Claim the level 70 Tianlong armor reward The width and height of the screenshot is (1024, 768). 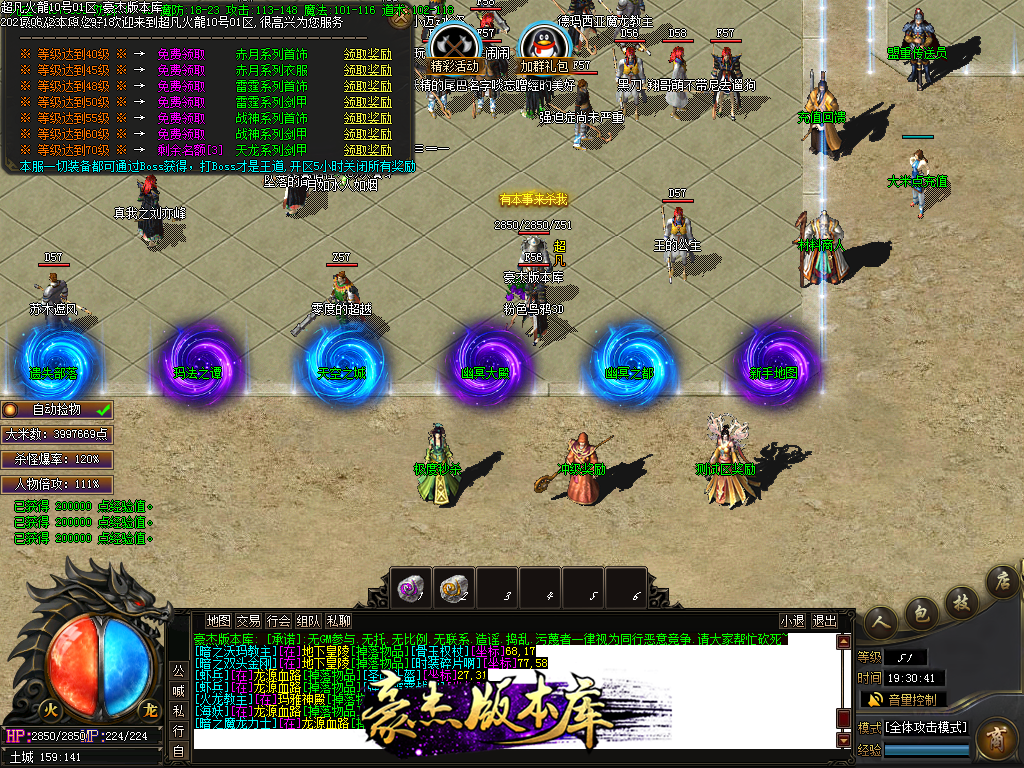click(367, 150)
